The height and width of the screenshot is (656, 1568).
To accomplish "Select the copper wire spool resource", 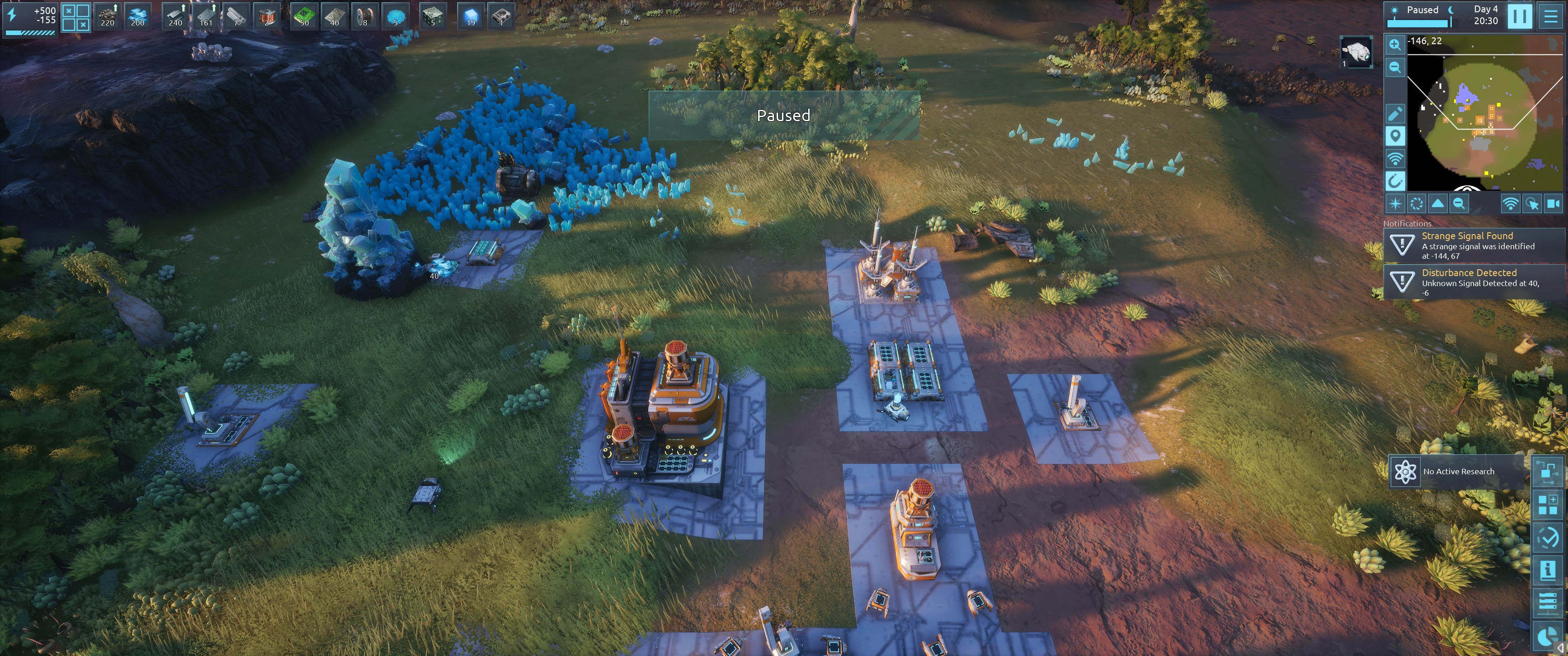I will [365, 16].
